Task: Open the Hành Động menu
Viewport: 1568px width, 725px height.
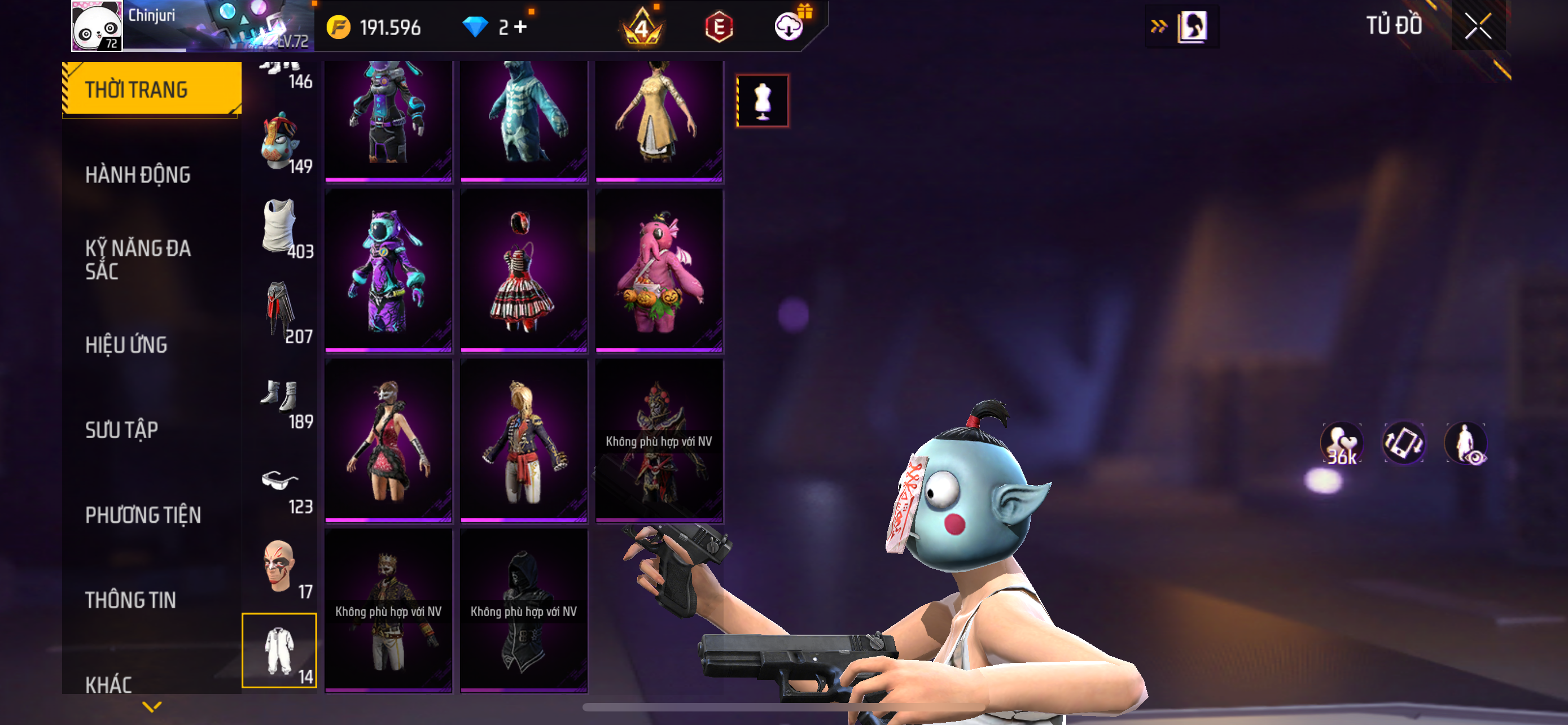Action: tap(138, 174)
